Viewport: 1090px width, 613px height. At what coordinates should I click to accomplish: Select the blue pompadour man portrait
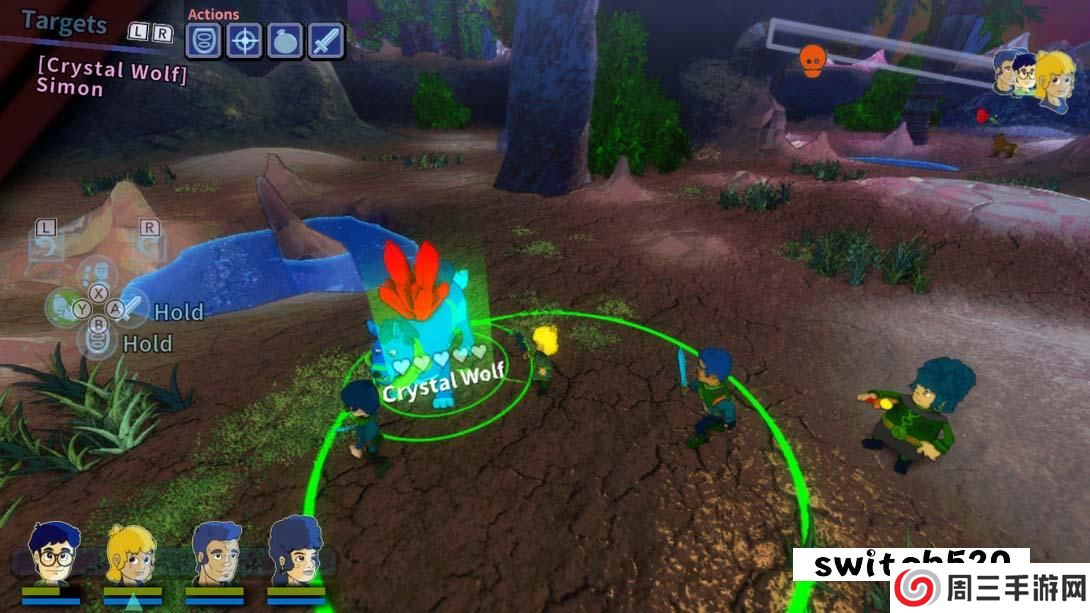214,553
